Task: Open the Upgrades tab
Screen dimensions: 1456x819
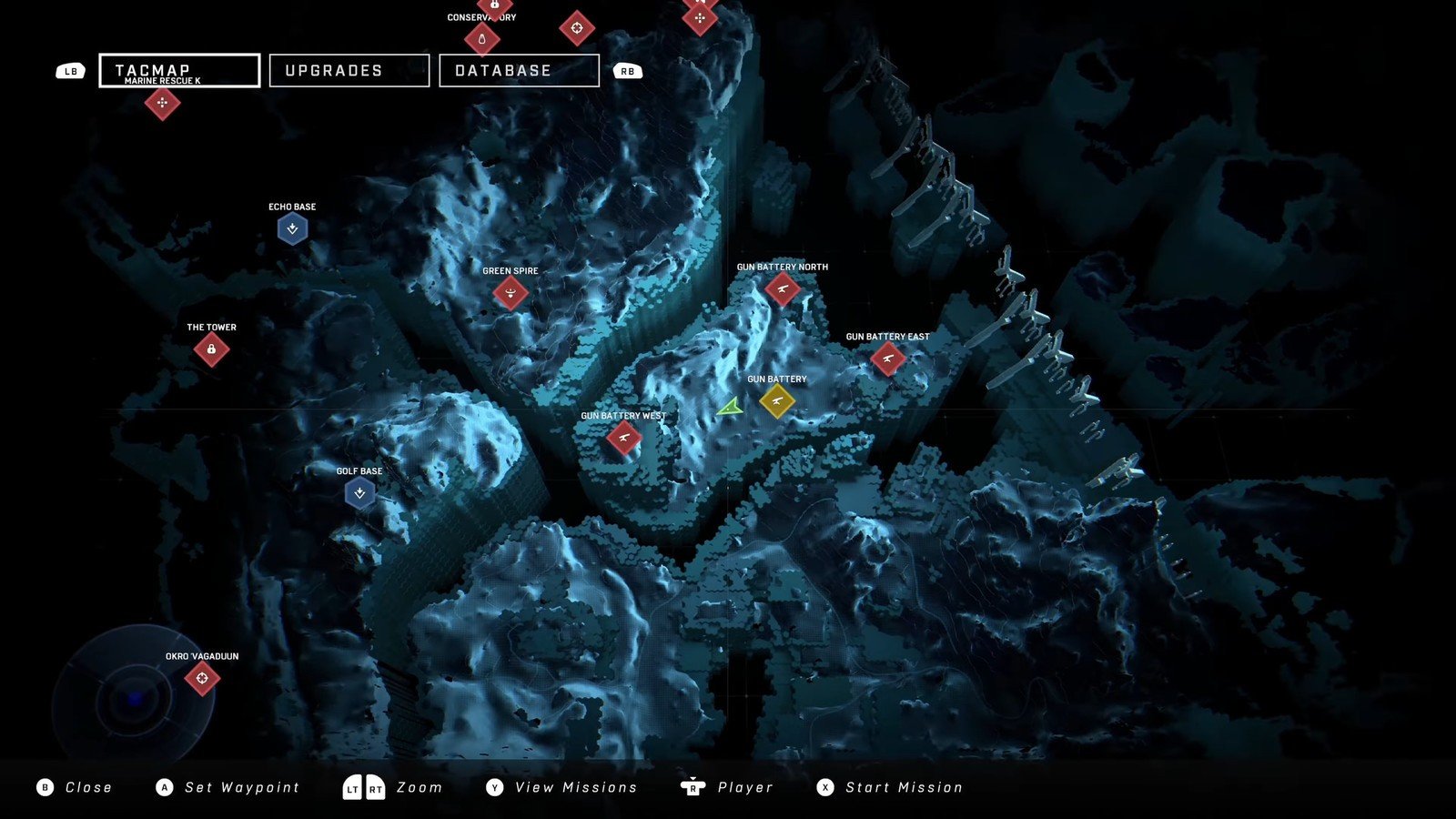Action: coord(349,70)
